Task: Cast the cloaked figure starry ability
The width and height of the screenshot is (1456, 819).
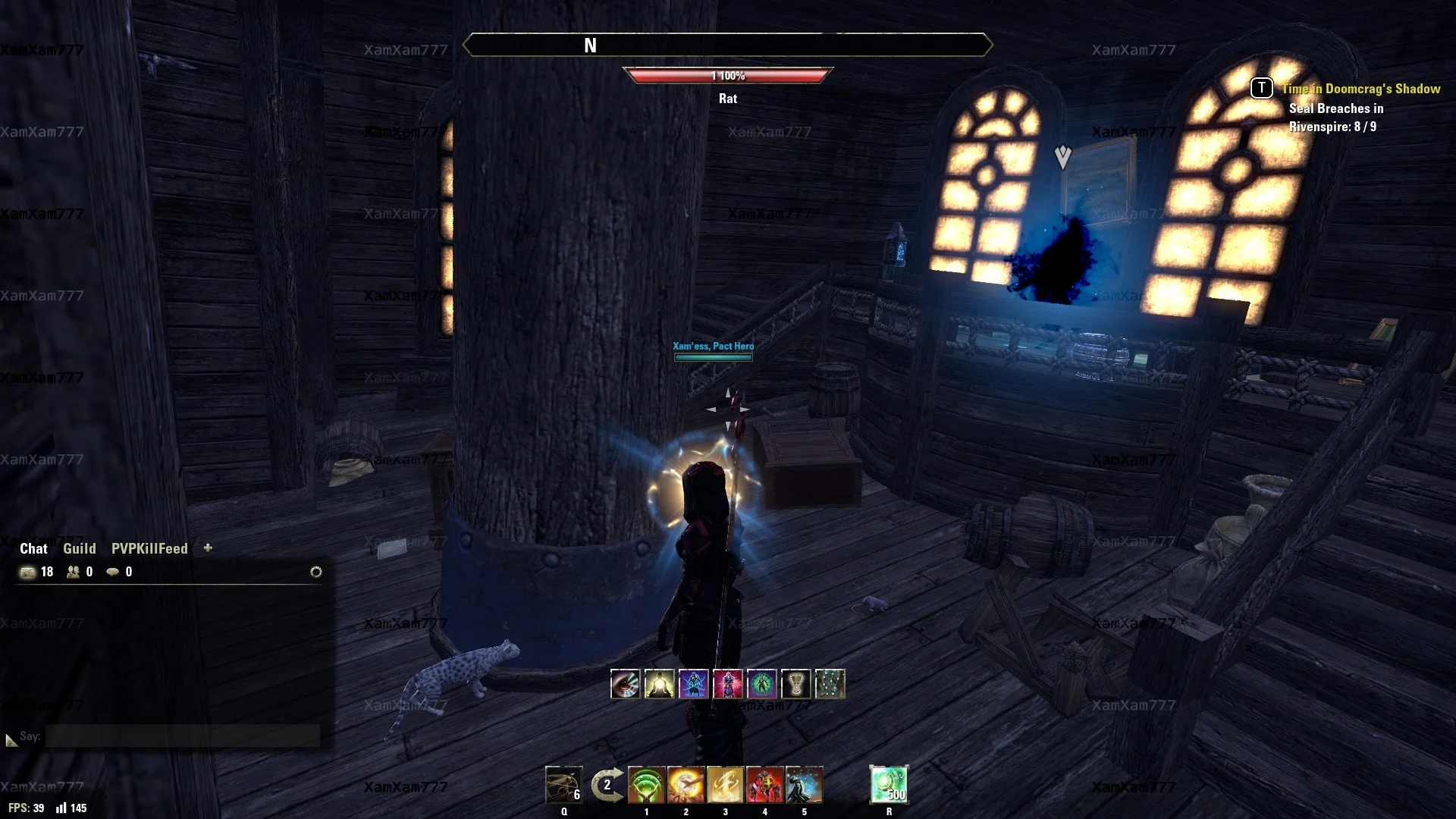Action: coord(804,785)
